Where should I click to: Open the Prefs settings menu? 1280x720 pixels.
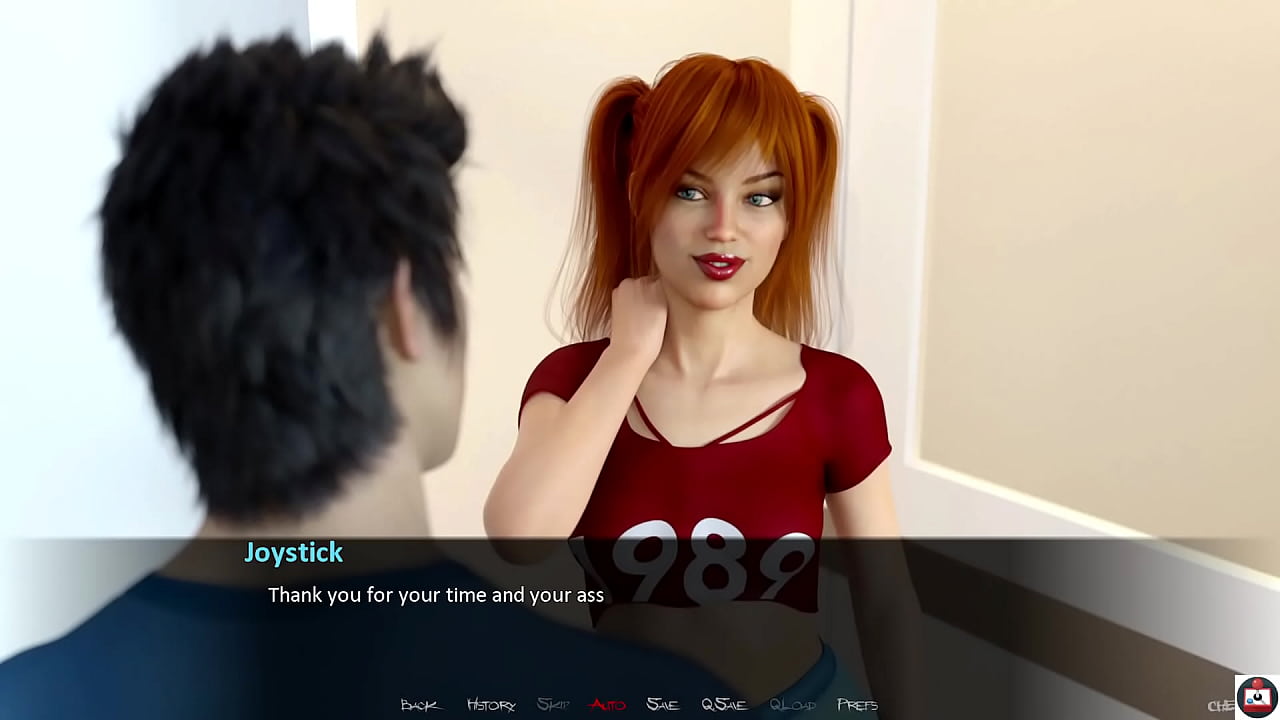[857, 705]
